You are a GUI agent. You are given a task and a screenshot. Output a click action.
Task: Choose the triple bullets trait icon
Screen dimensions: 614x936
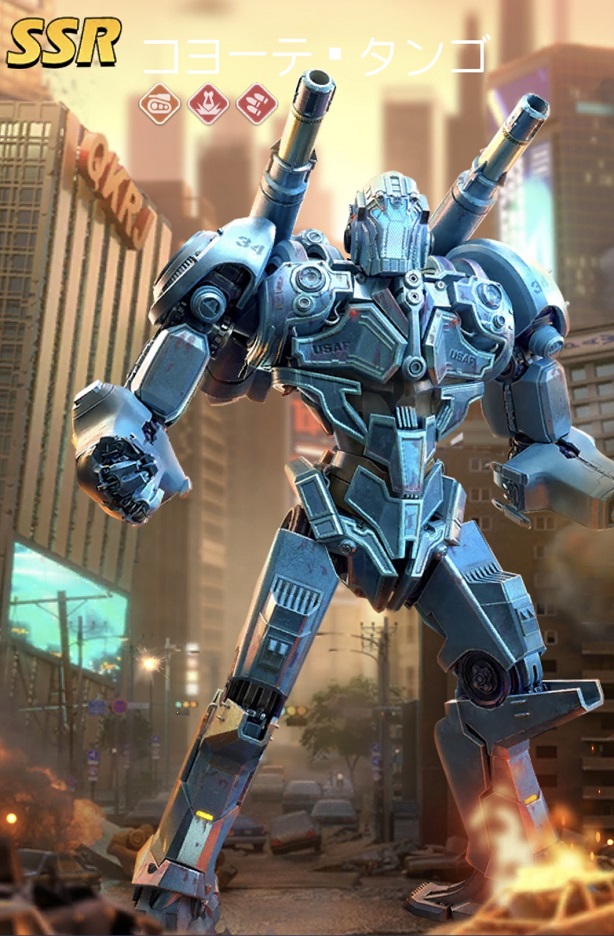point(256,104)
